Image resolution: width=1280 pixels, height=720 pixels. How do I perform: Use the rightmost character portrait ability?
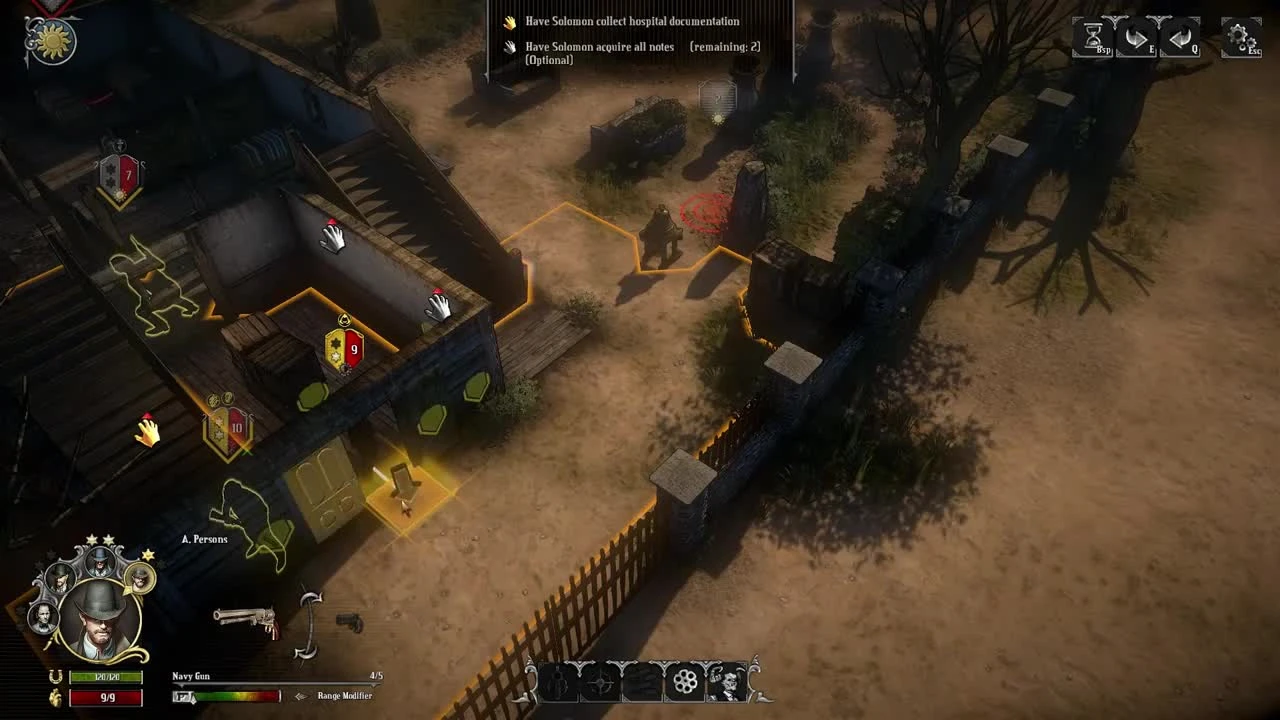click(x=724, y=683)
